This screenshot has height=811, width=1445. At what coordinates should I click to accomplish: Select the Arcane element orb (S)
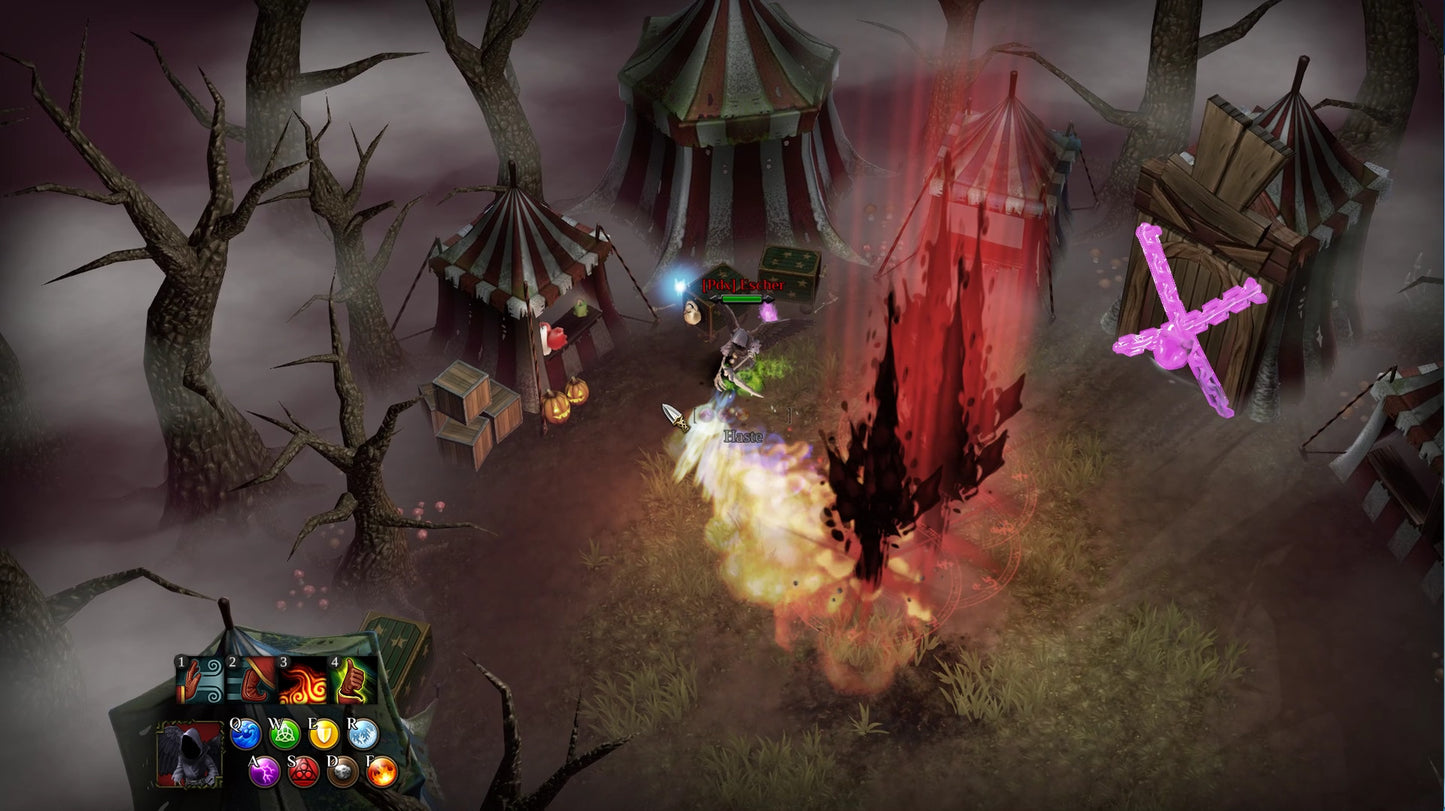tap(302, 772)
